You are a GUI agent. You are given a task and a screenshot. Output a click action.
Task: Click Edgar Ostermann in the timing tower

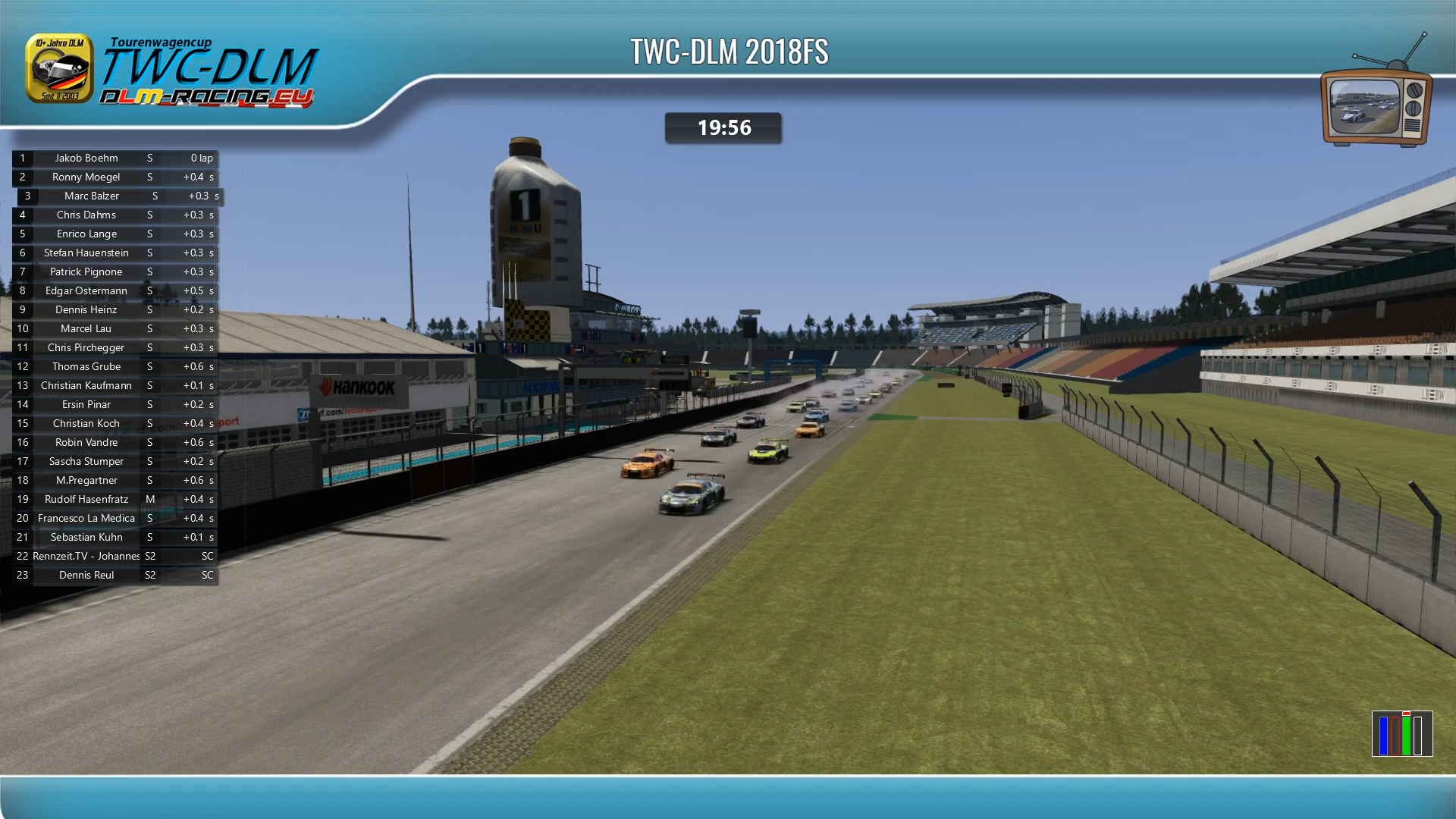point(86,291)
